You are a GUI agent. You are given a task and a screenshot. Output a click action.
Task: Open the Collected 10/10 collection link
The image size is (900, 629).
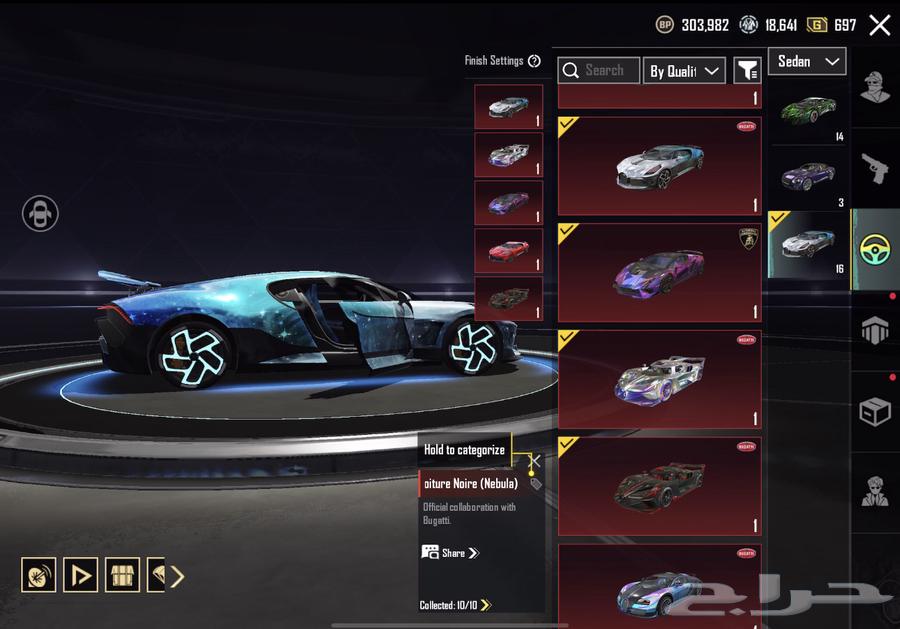(x=456, y=605)
